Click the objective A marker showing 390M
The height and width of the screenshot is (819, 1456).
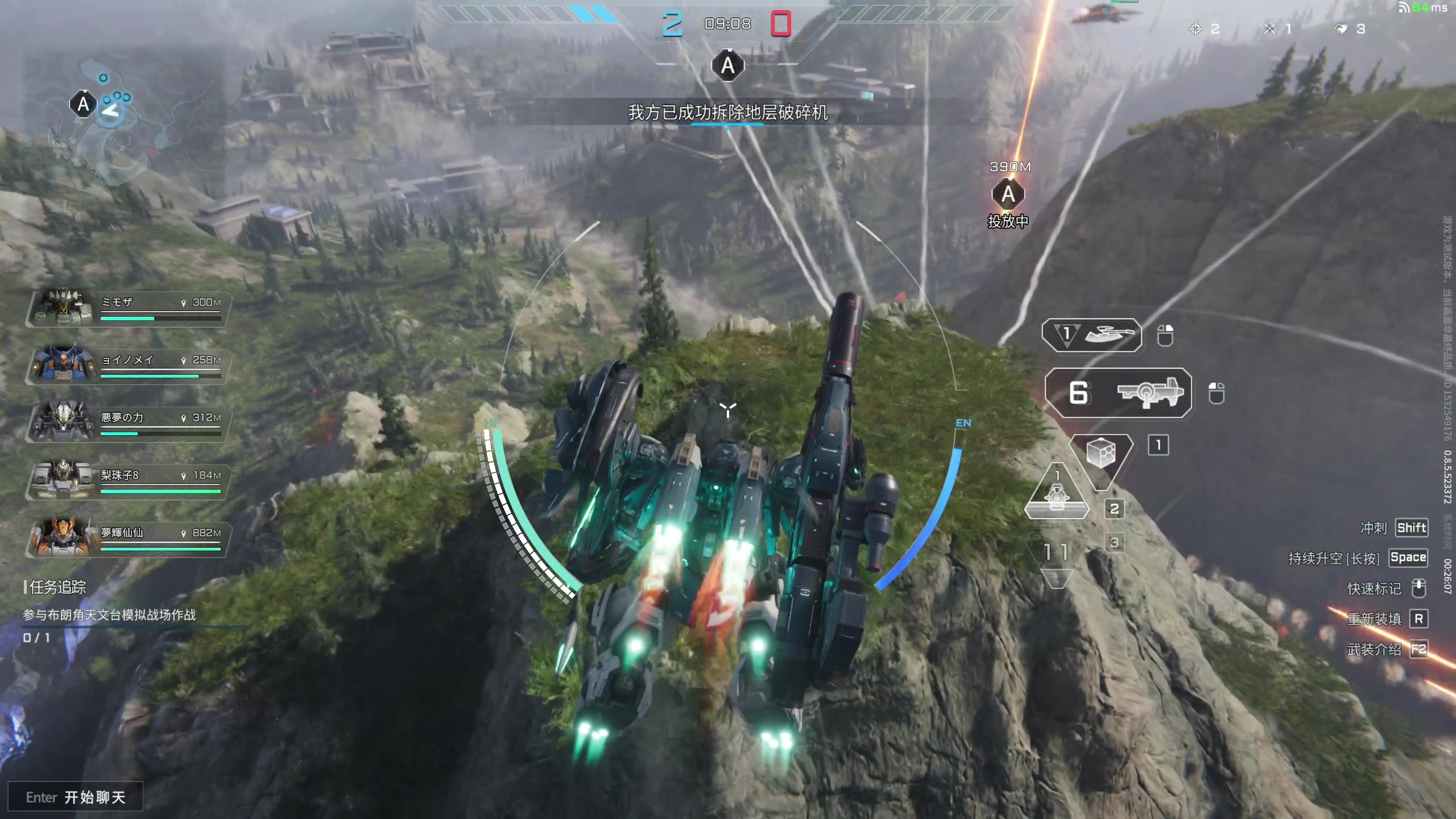point(1008,195)
